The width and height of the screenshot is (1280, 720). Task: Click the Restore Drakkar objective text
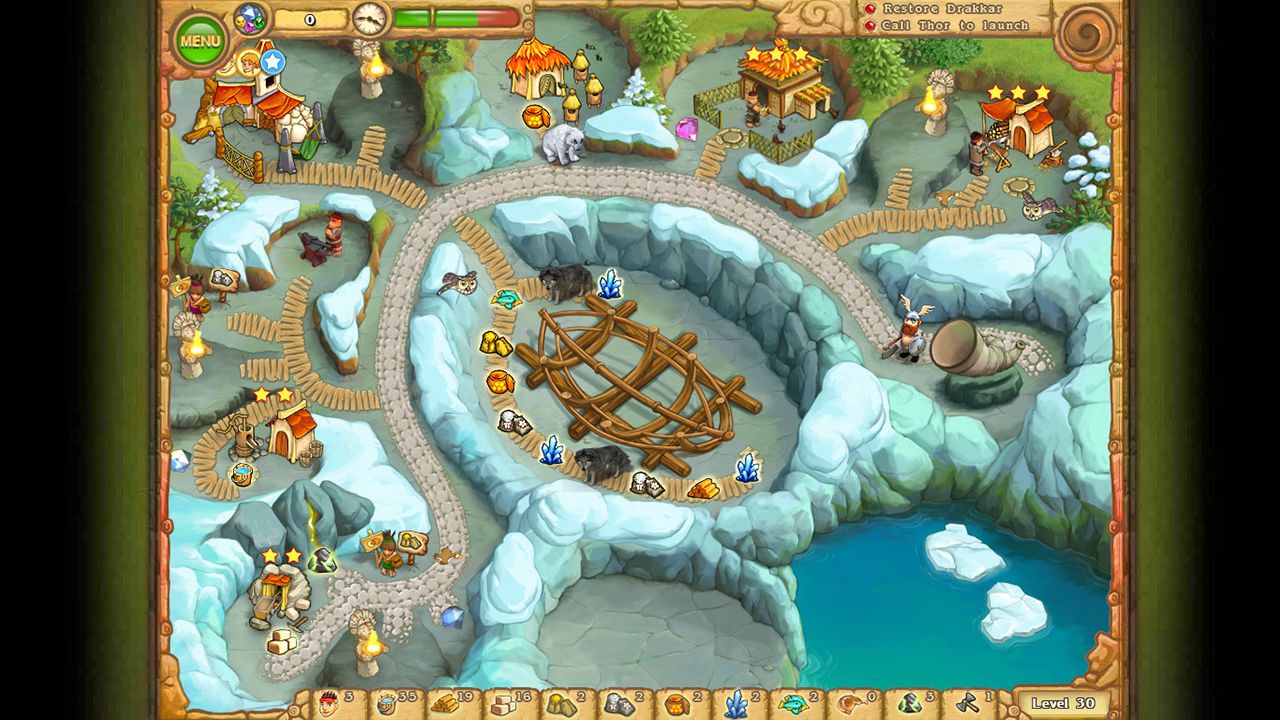pyautogui.click(x=943, y=9)
